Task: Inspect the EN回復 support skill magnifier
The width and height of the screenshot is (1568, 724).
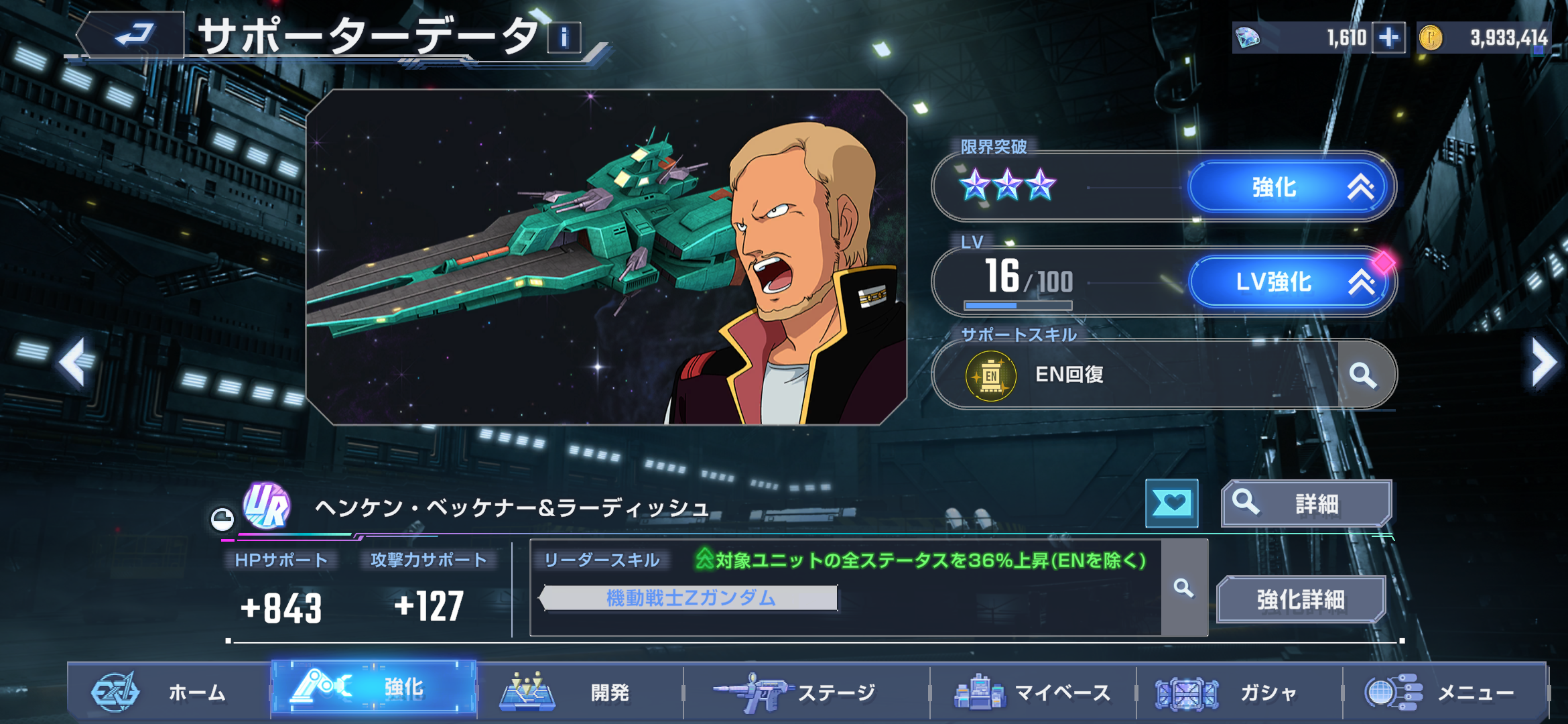Action: 1364,375
